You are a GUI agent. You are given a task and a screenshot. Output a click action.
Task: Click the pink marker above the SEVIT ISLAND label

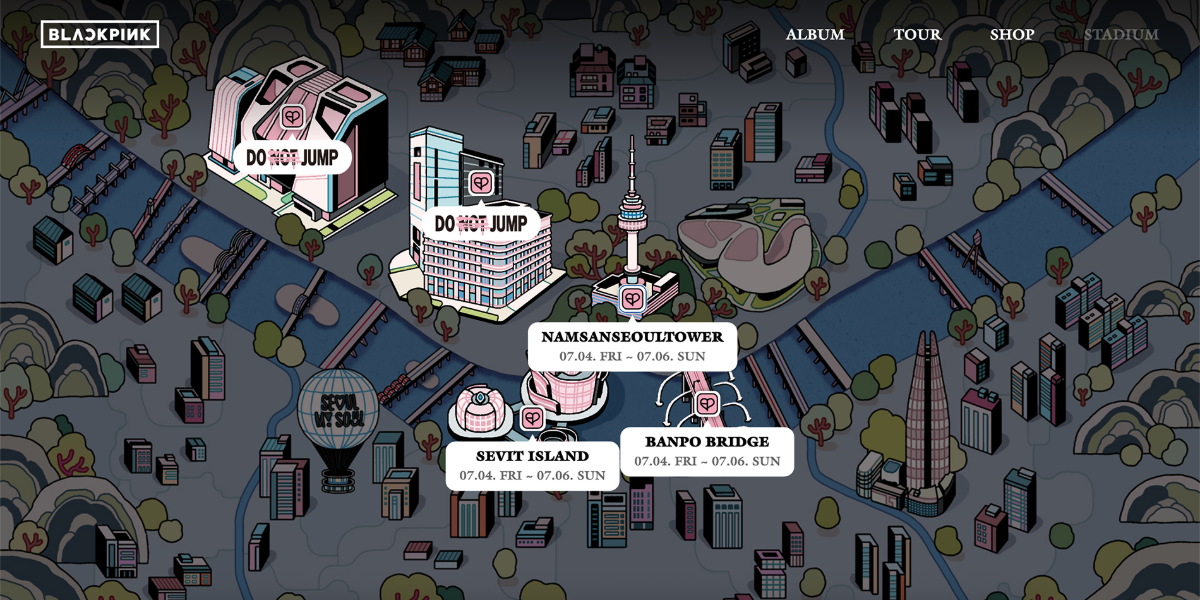[532, 419]
